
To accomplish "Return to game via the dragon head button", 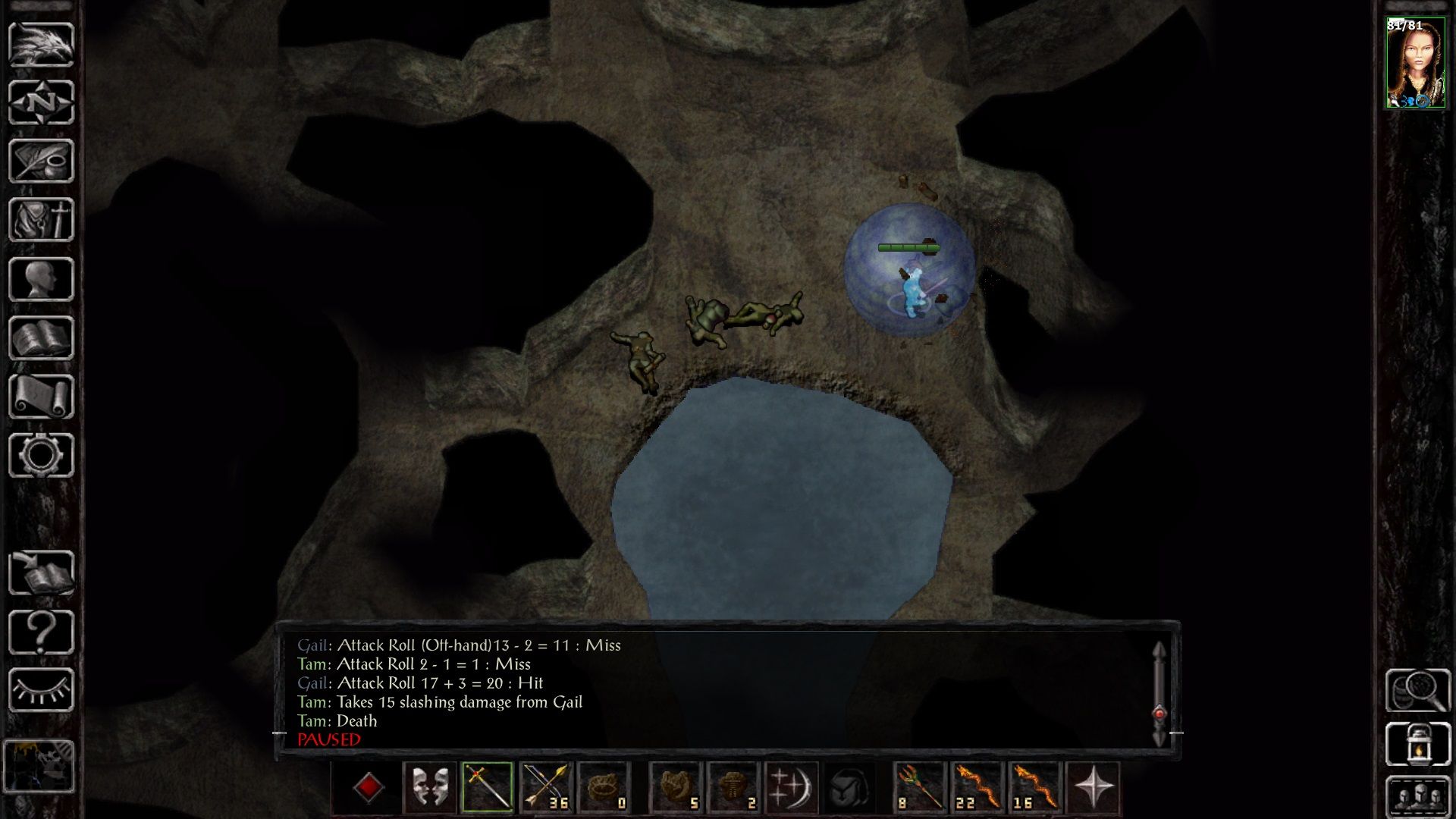I will [41, 44].
